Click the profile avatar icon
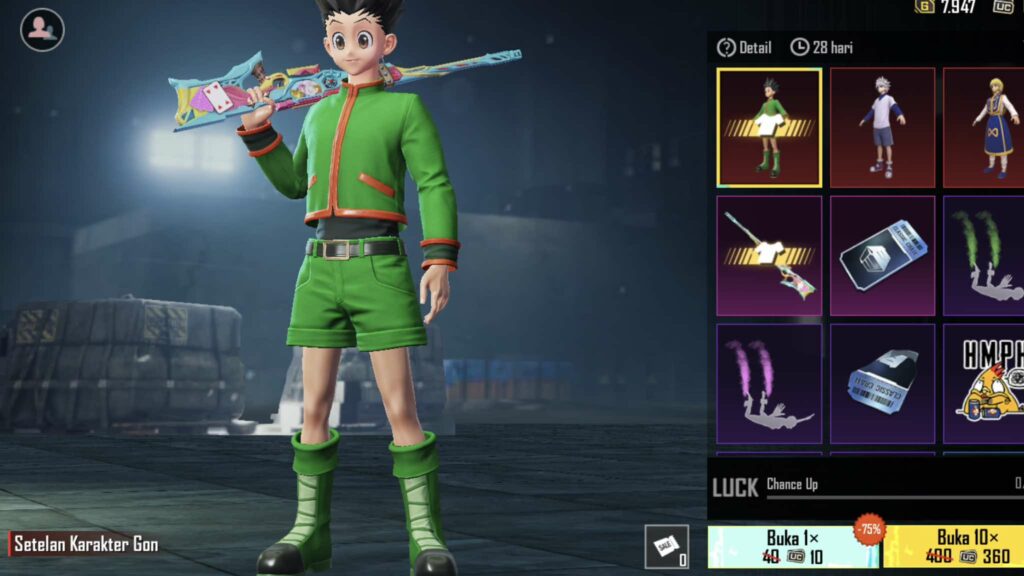1024x576 pixels. point(42,29)
